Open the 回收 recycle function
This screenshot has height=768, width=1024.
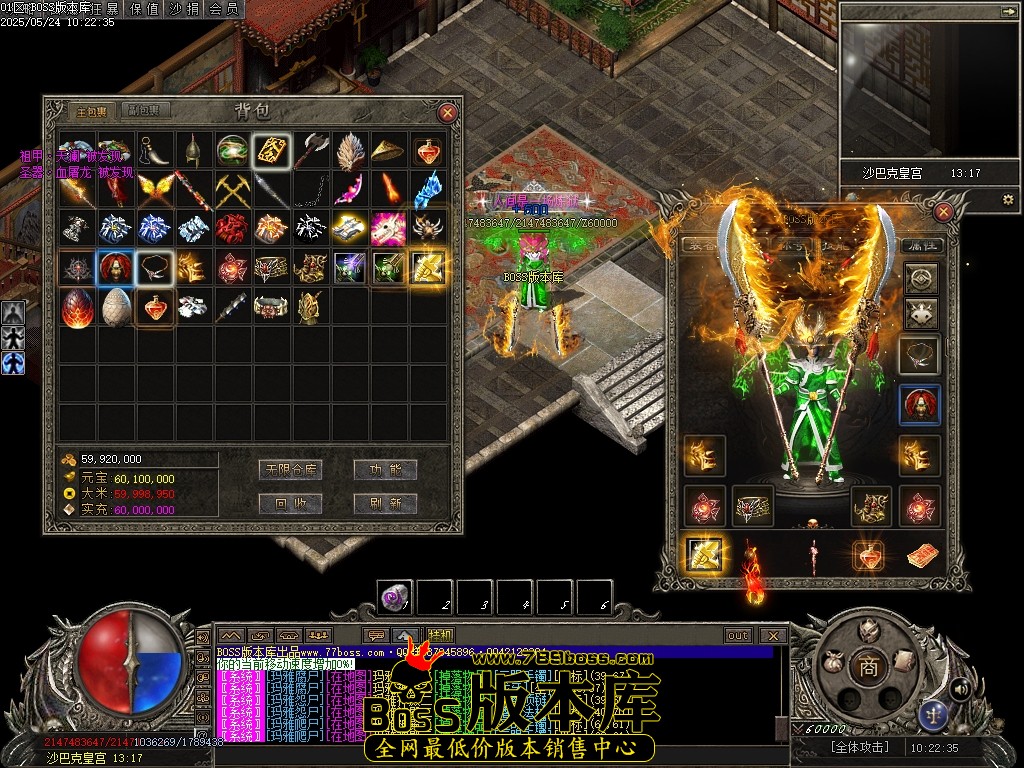288,503
